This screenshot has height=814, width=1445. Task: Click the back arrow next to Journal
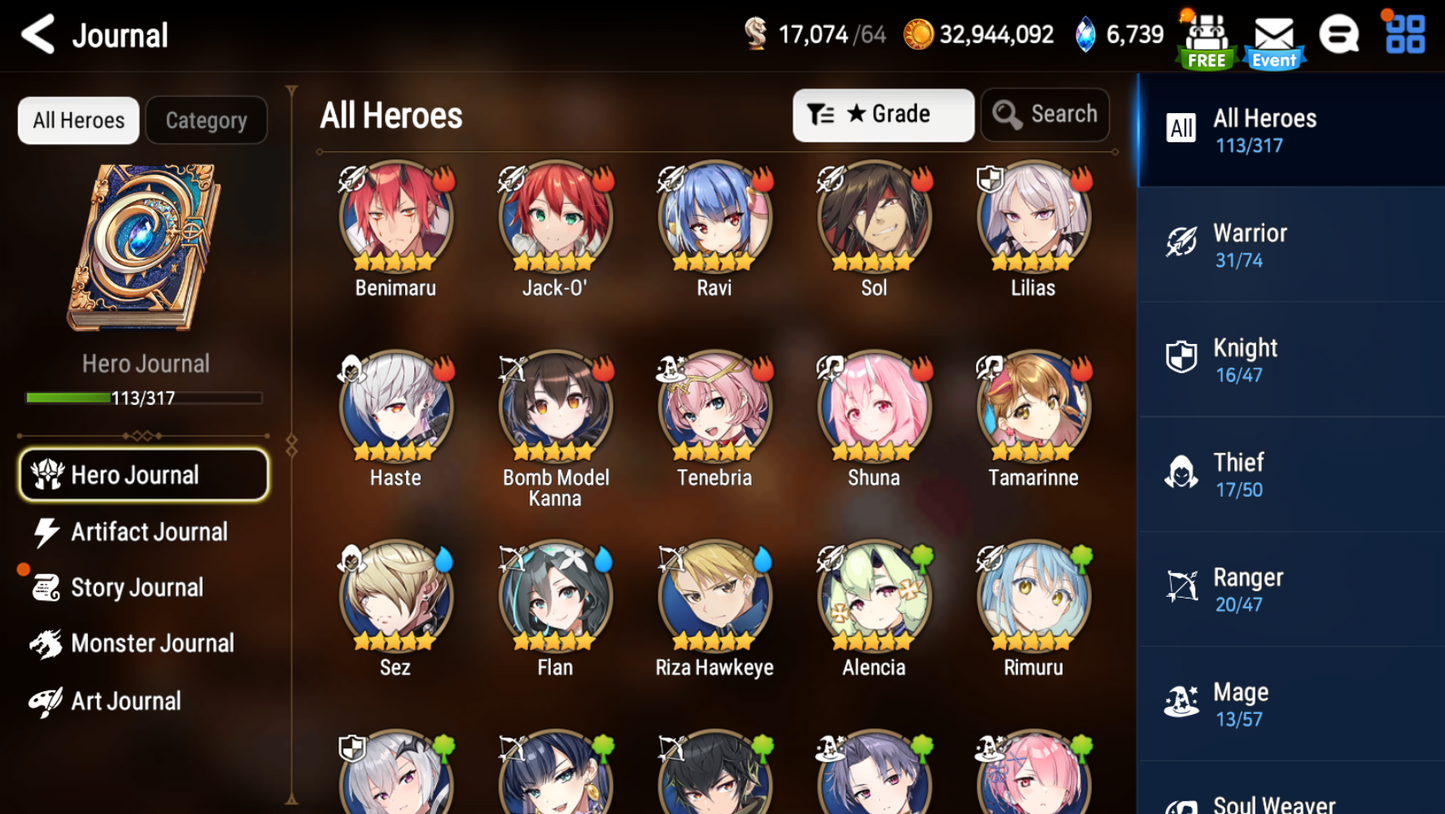35,33
